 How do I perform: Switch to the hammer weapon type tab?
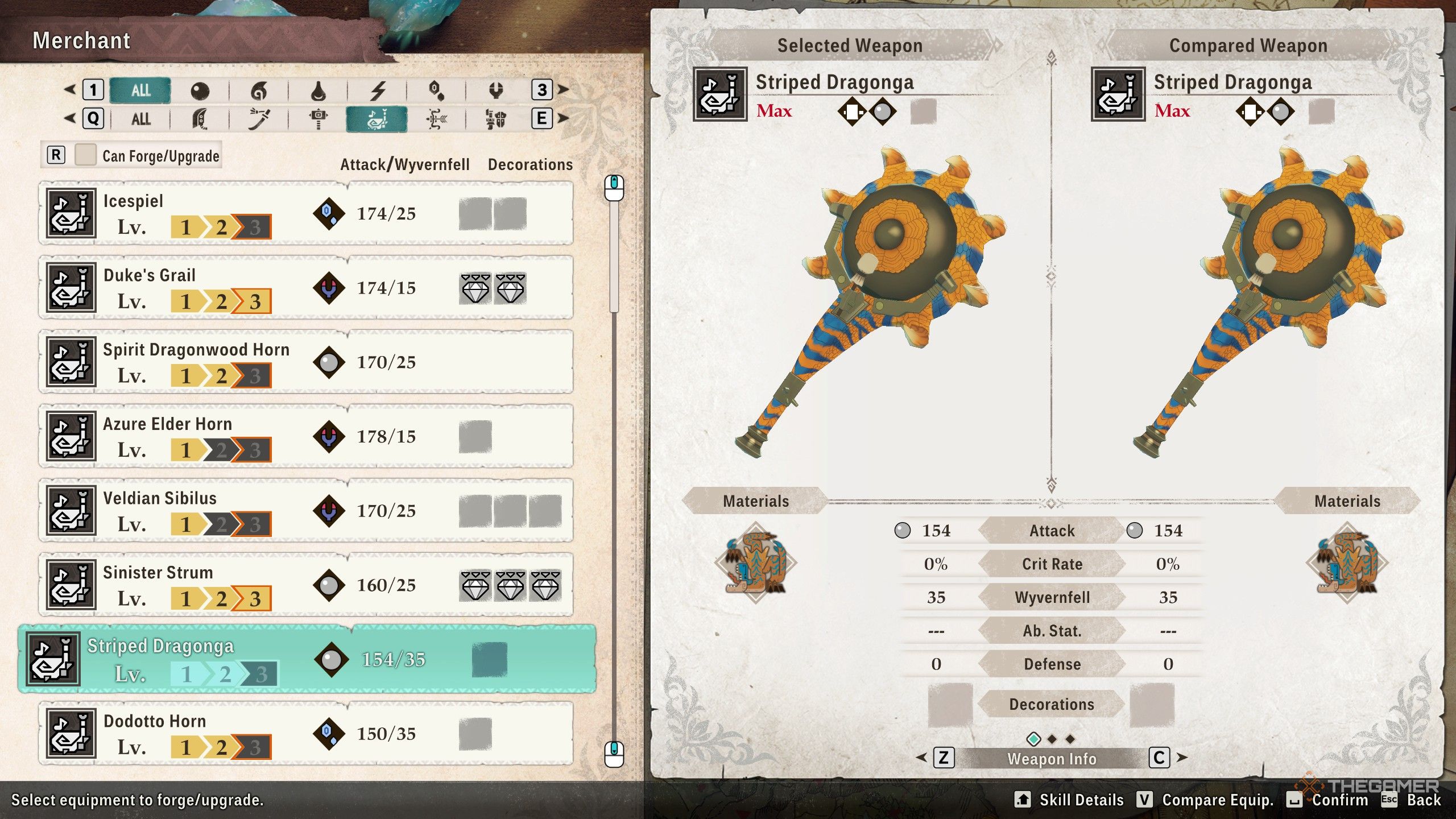coord(318,119)
